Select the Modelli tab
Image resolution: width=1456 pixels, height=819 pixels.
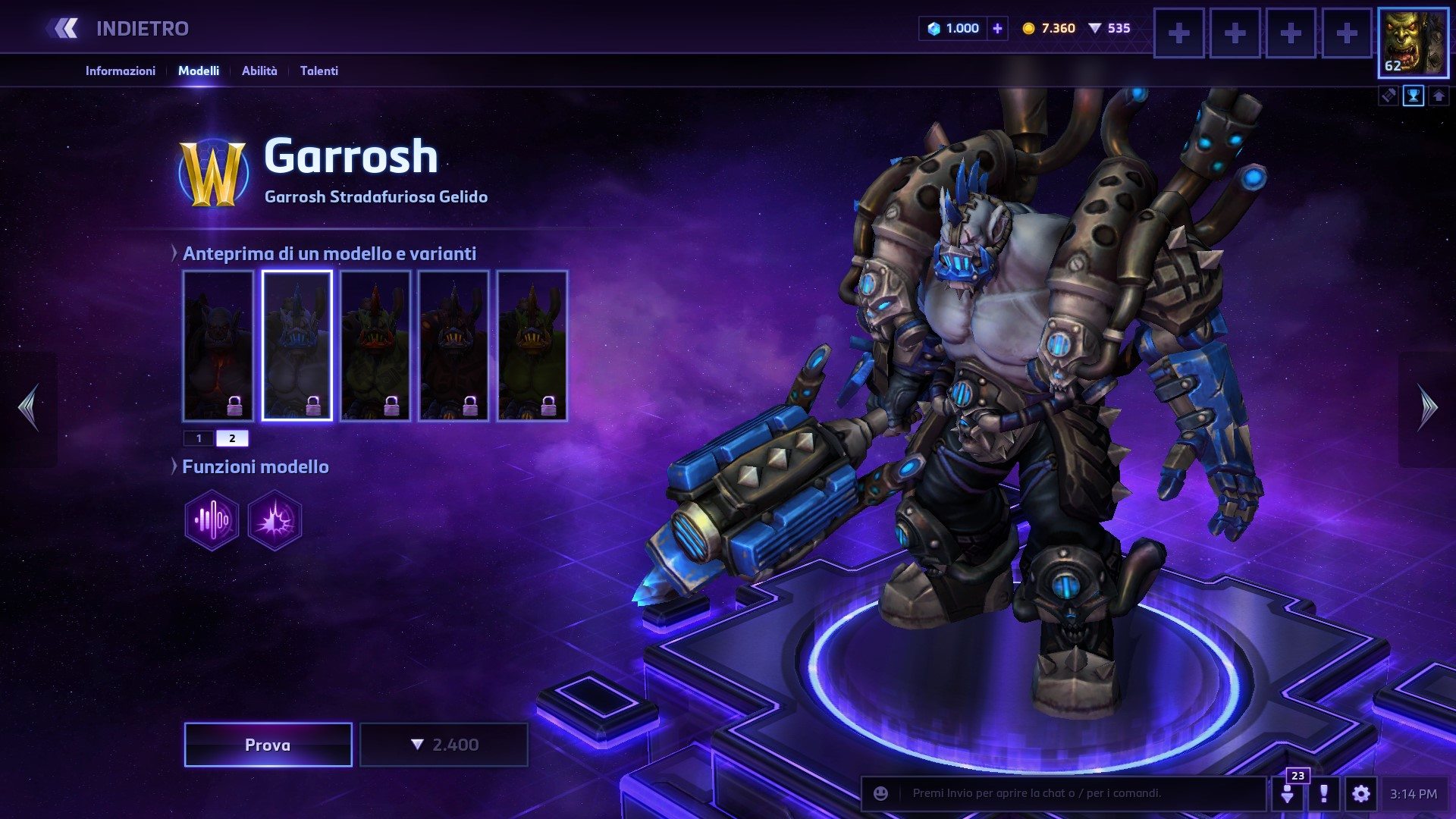199,71
